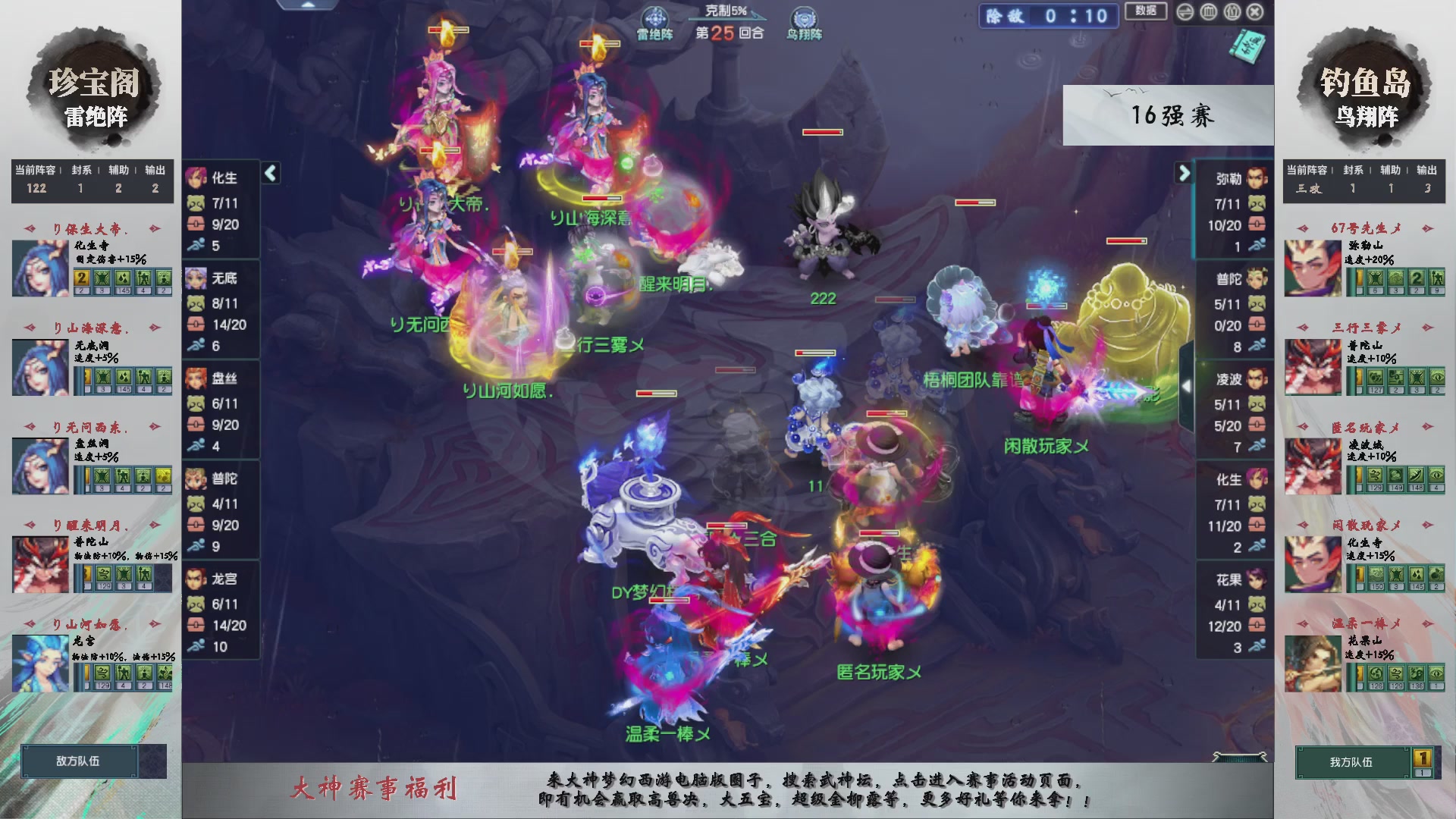Collapse left unit list with its chevron arrow
Image resolution: width=1456 pixels, height=819 pixels.
(x=269, y=173)
